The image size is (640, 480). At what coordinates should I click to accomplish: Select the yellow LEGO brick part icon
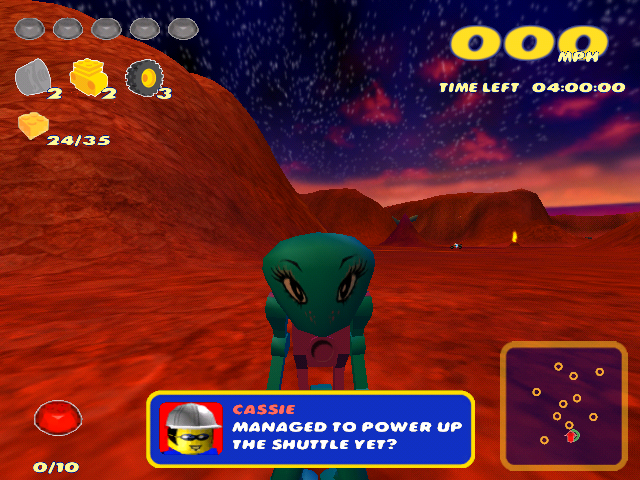(x=88, y=76)
